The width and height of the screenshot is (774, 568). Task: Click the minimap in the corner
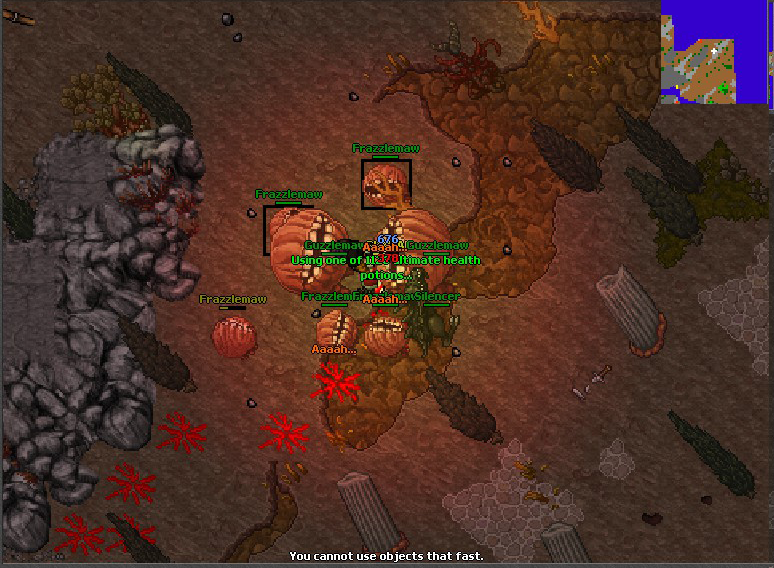tap(716, 51)
